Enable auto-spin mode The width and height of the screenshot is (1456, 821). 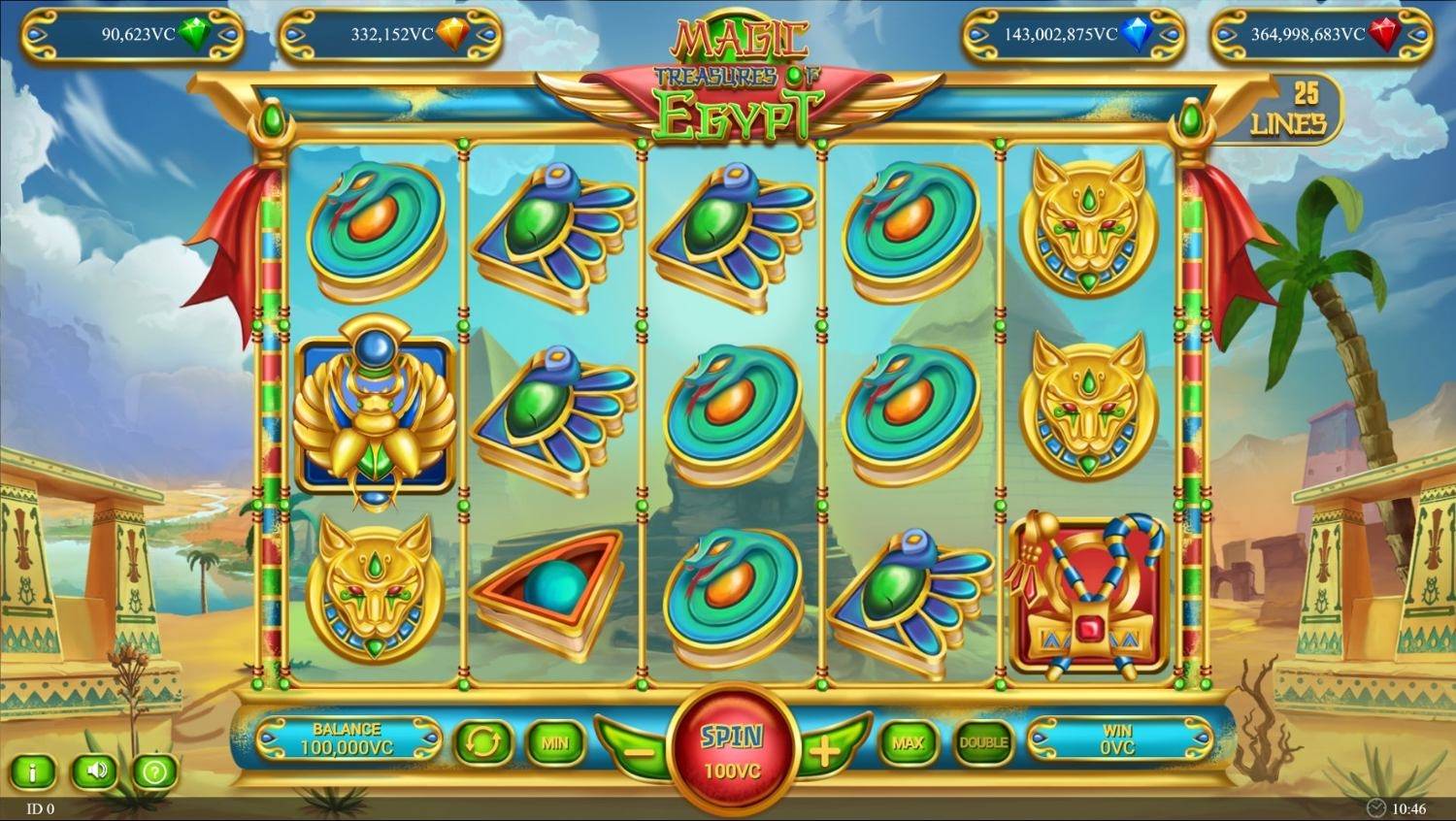483,742
